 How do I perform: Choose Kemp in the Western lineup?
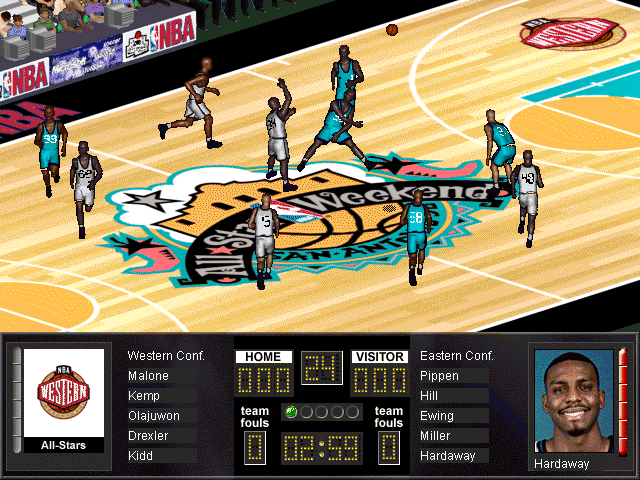point(145,396)
